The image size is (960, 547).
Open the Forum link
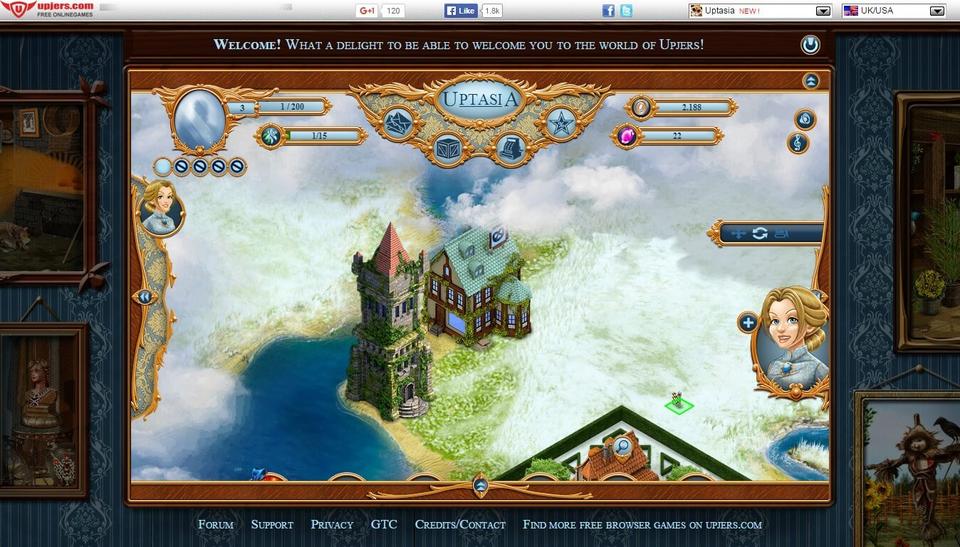215,524
